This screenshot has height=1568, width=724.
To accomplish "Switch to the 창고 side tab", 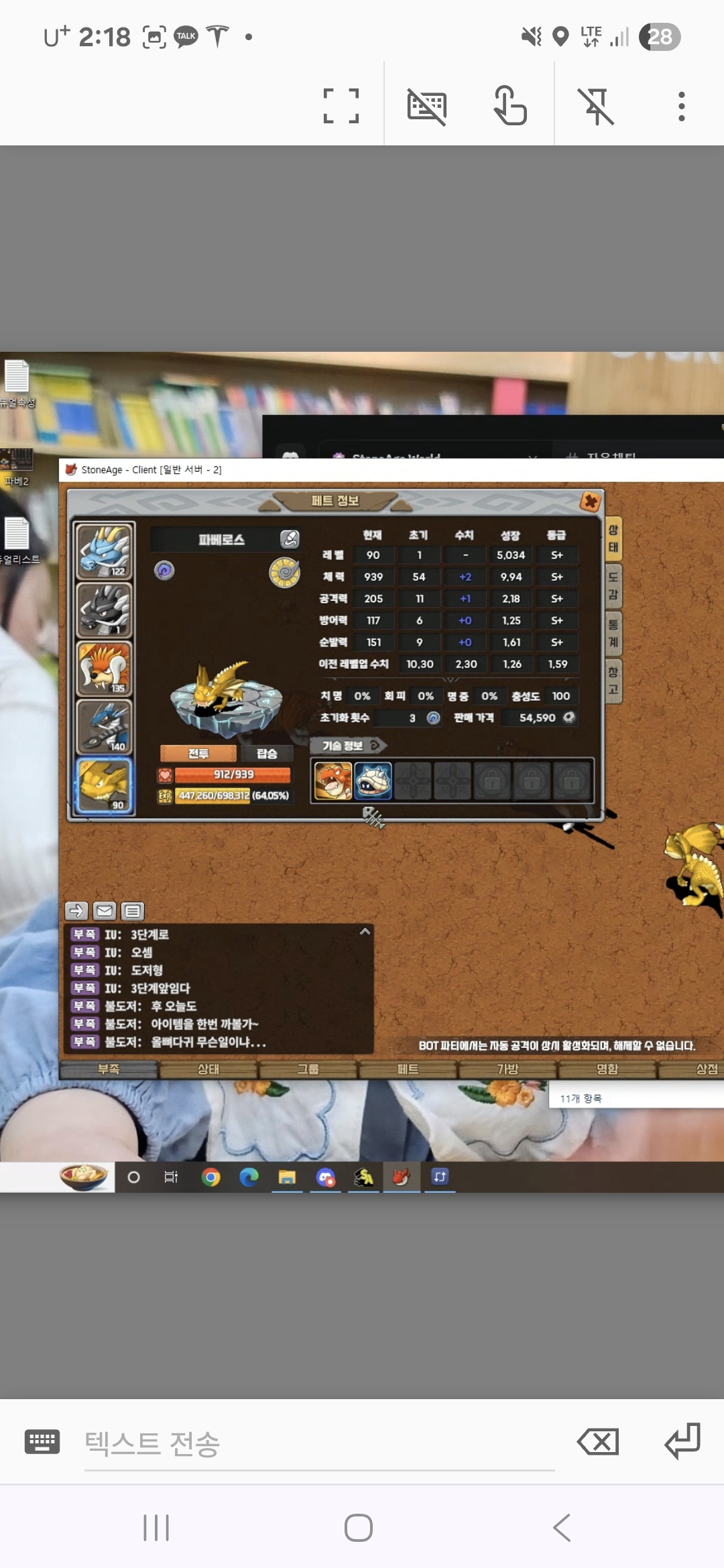I will pyautogui.click(x=613, y=680).
